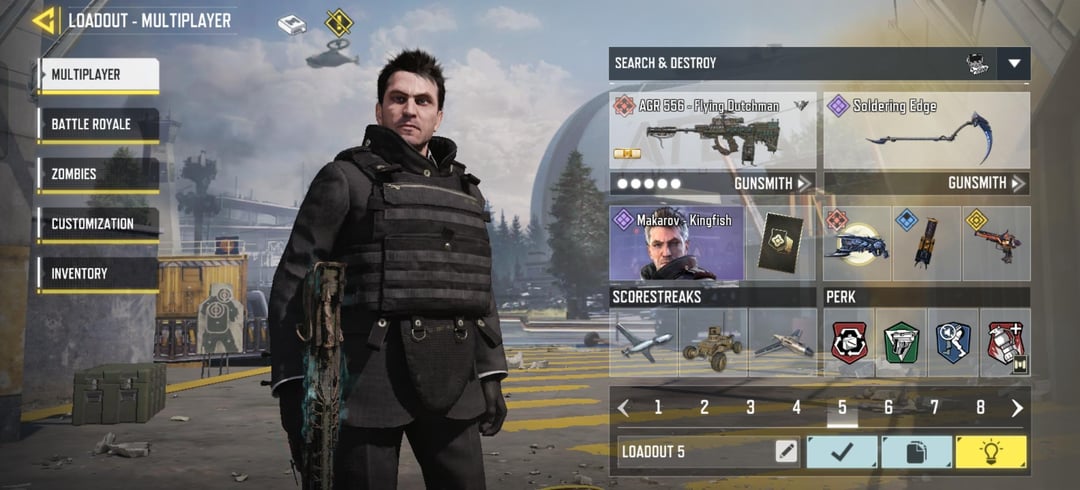
Task: Select the first scorestreak drone slot
Action: 644,342
